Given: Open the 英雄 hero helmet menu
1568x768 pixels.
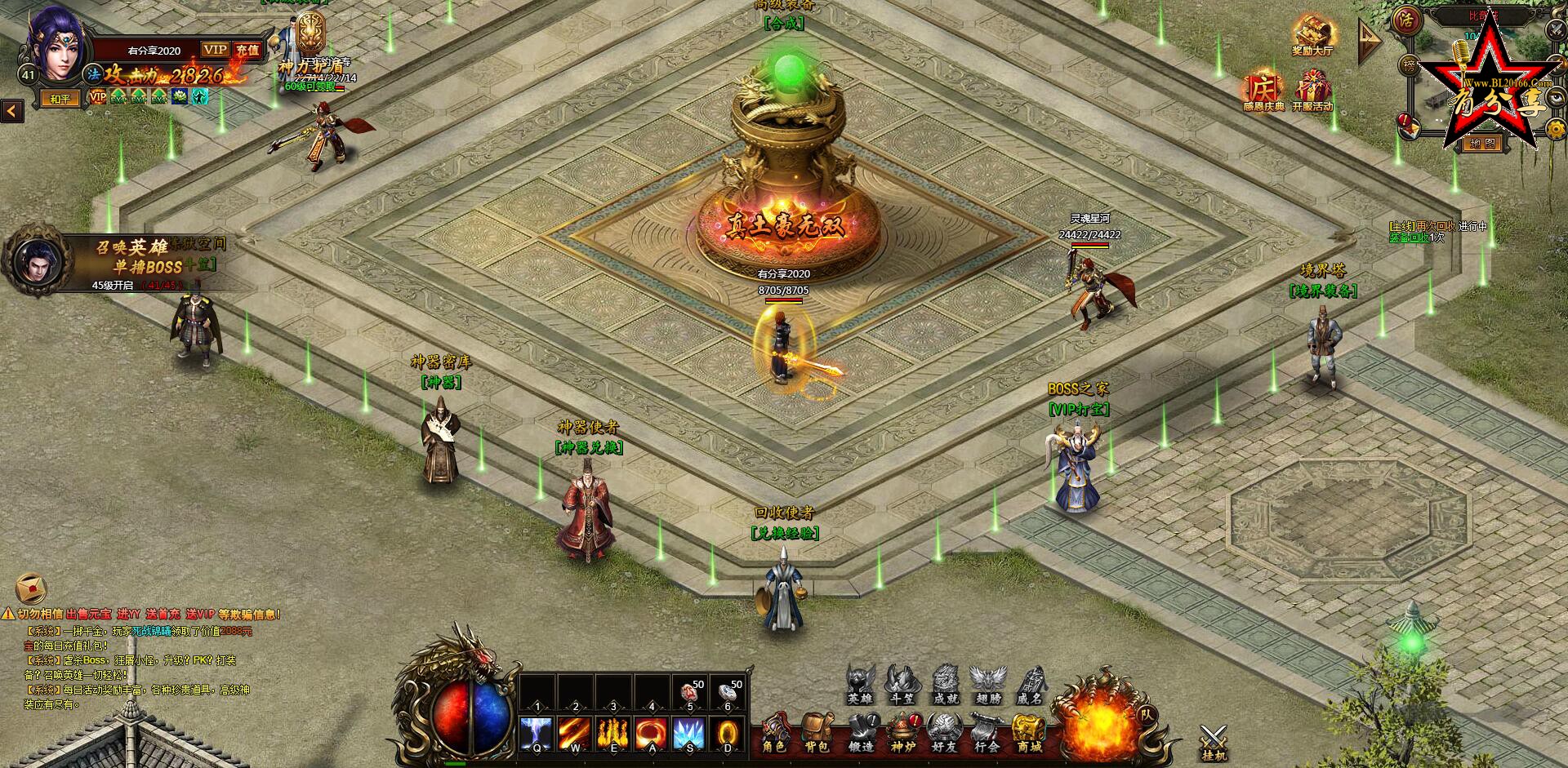Looking at the screenshot, I should click(x=860, y=684).
